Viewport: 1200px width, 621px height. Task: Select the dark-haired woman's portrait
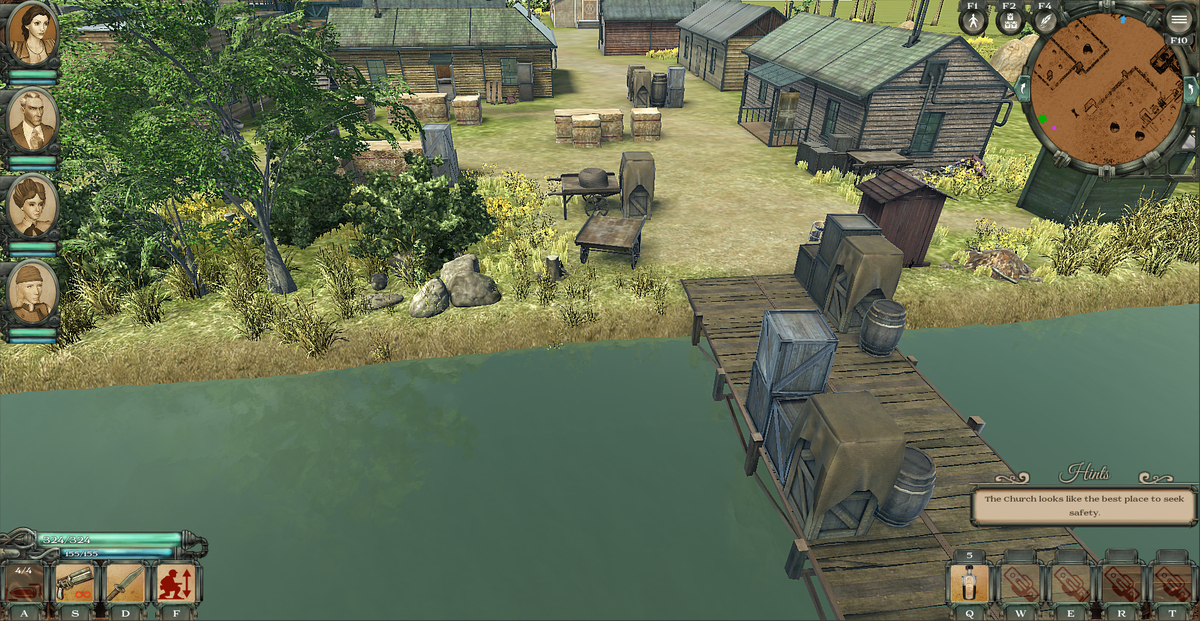32,33
